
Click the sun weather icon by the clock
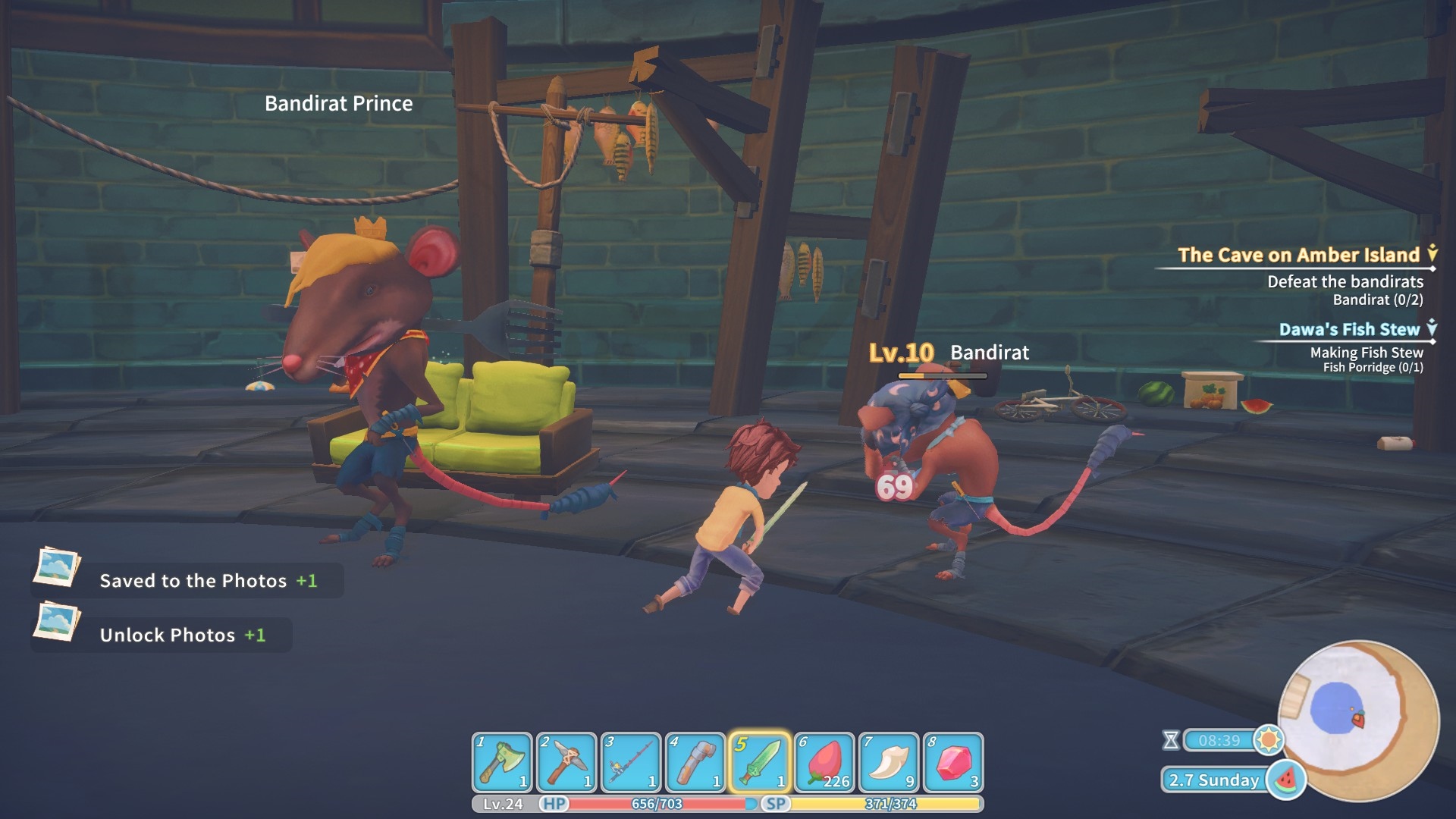1269,739
